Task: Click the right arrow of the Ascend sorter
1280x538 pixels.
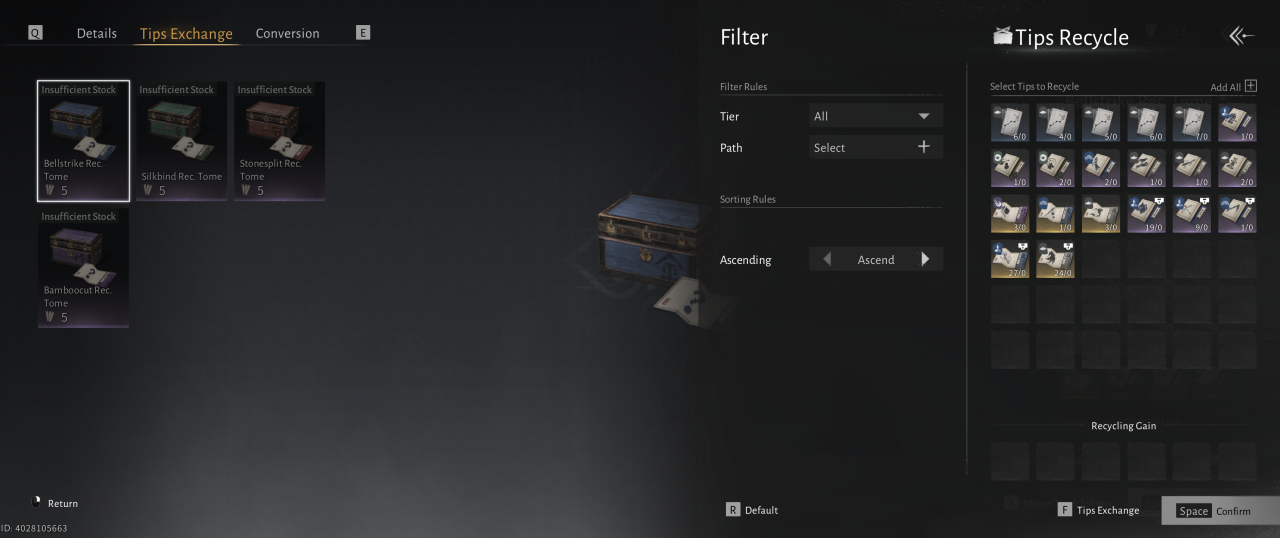Action: point(925,259)
